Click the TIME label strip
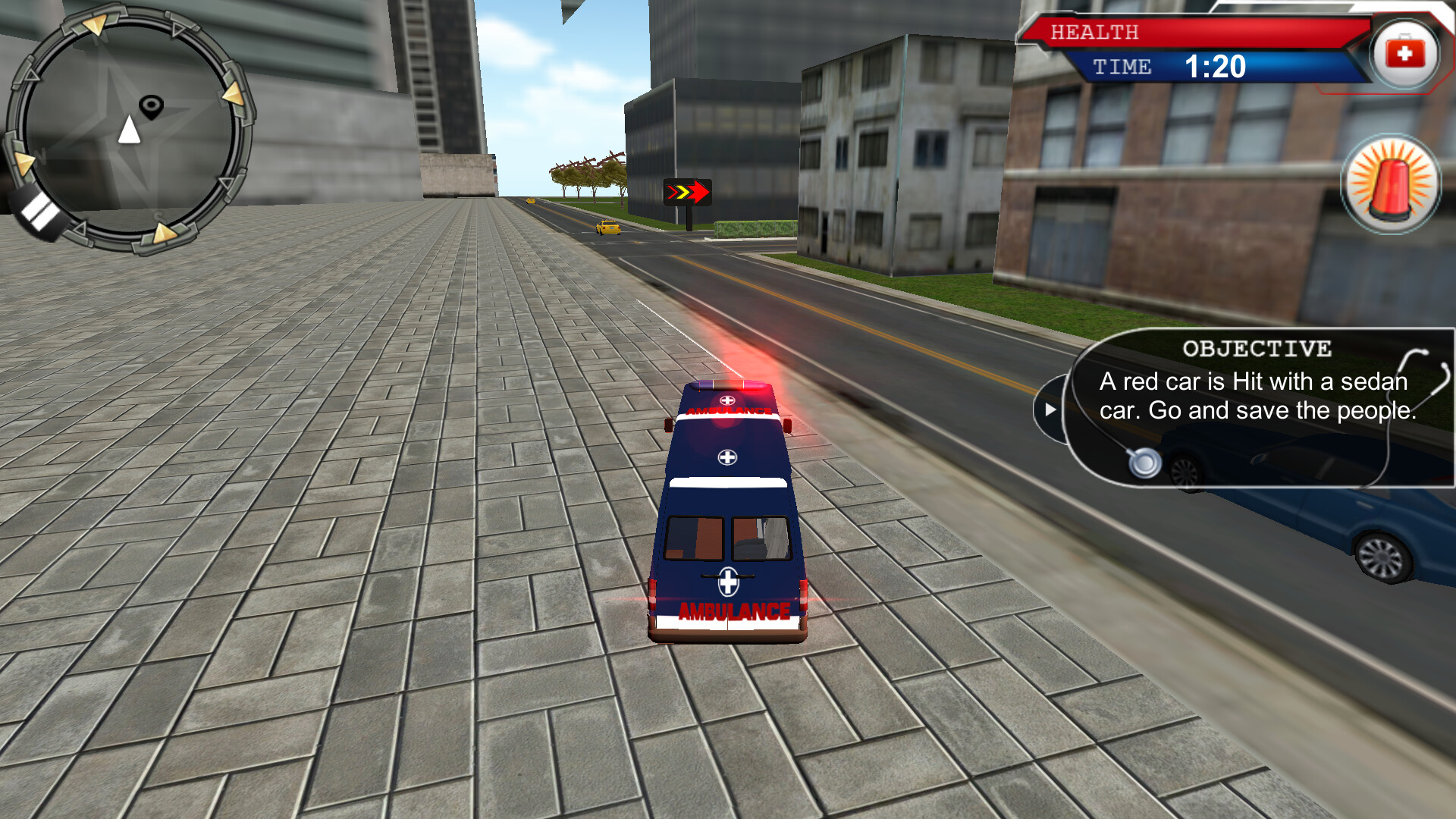 pos(1125,67)
